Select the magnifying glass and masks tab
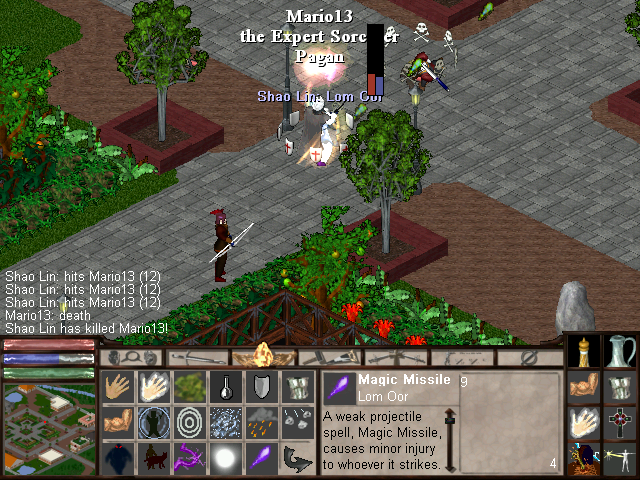Image resolution: width=640 pixels, height=480 pixels. (x=128, y=356)
